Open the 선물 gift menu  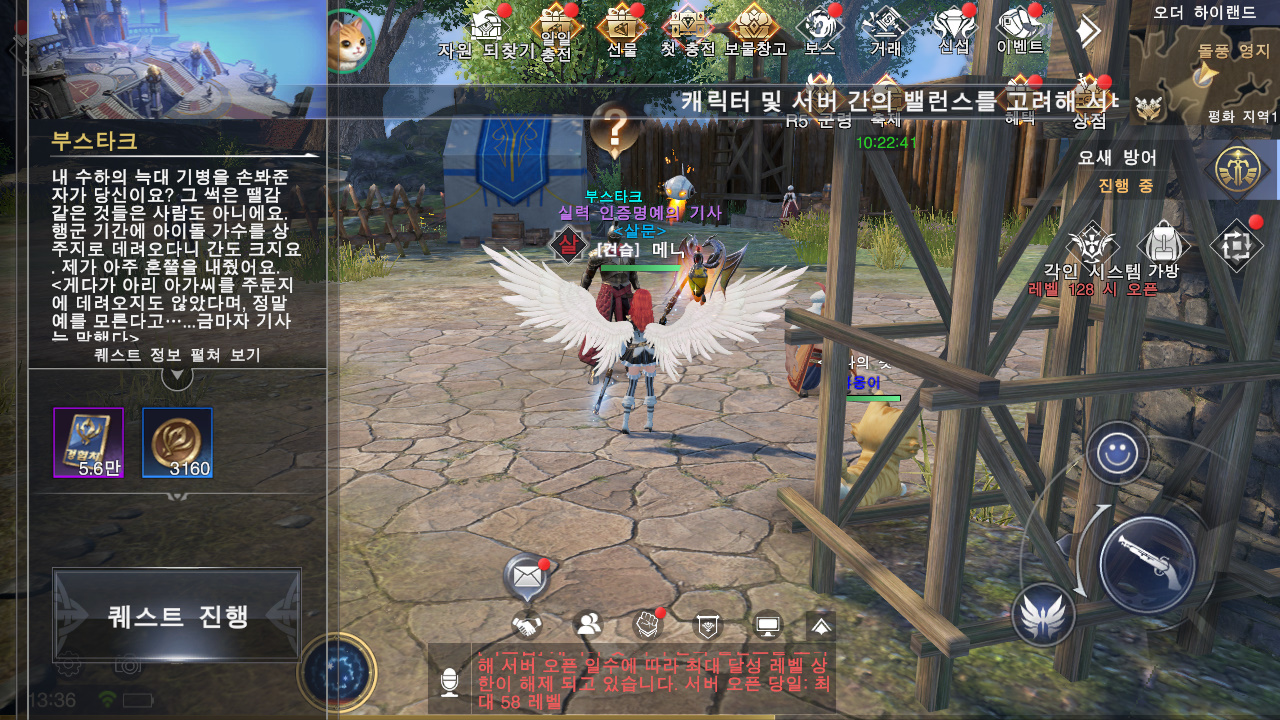point(621,28)
